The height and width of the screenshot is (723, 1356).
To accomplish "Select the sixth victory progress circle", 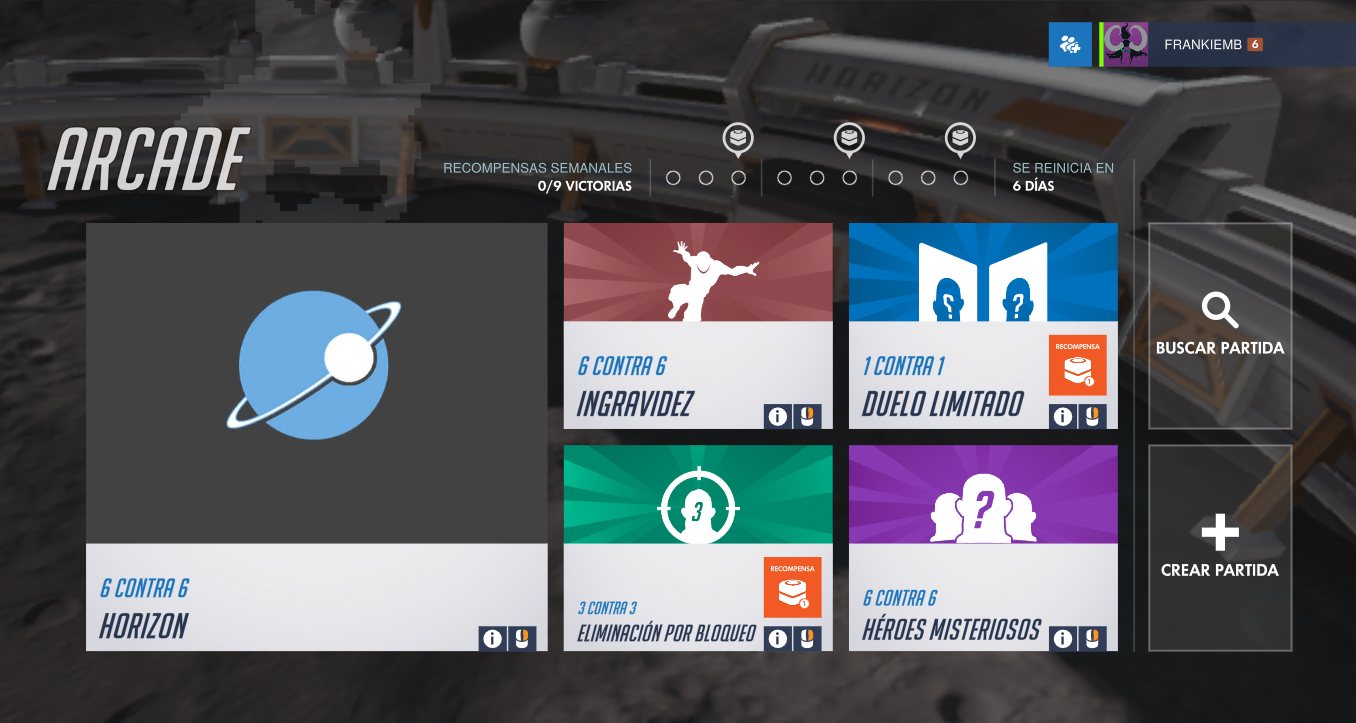I will (x=851, y=177).
